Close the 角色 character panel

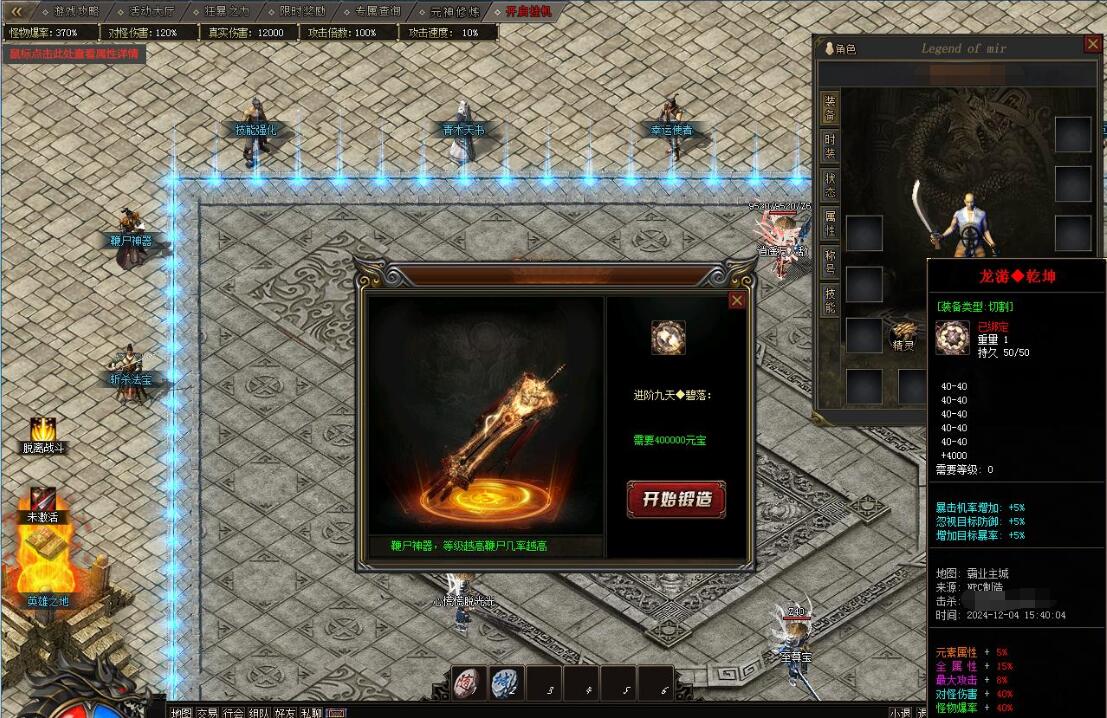coord(1093,44)
